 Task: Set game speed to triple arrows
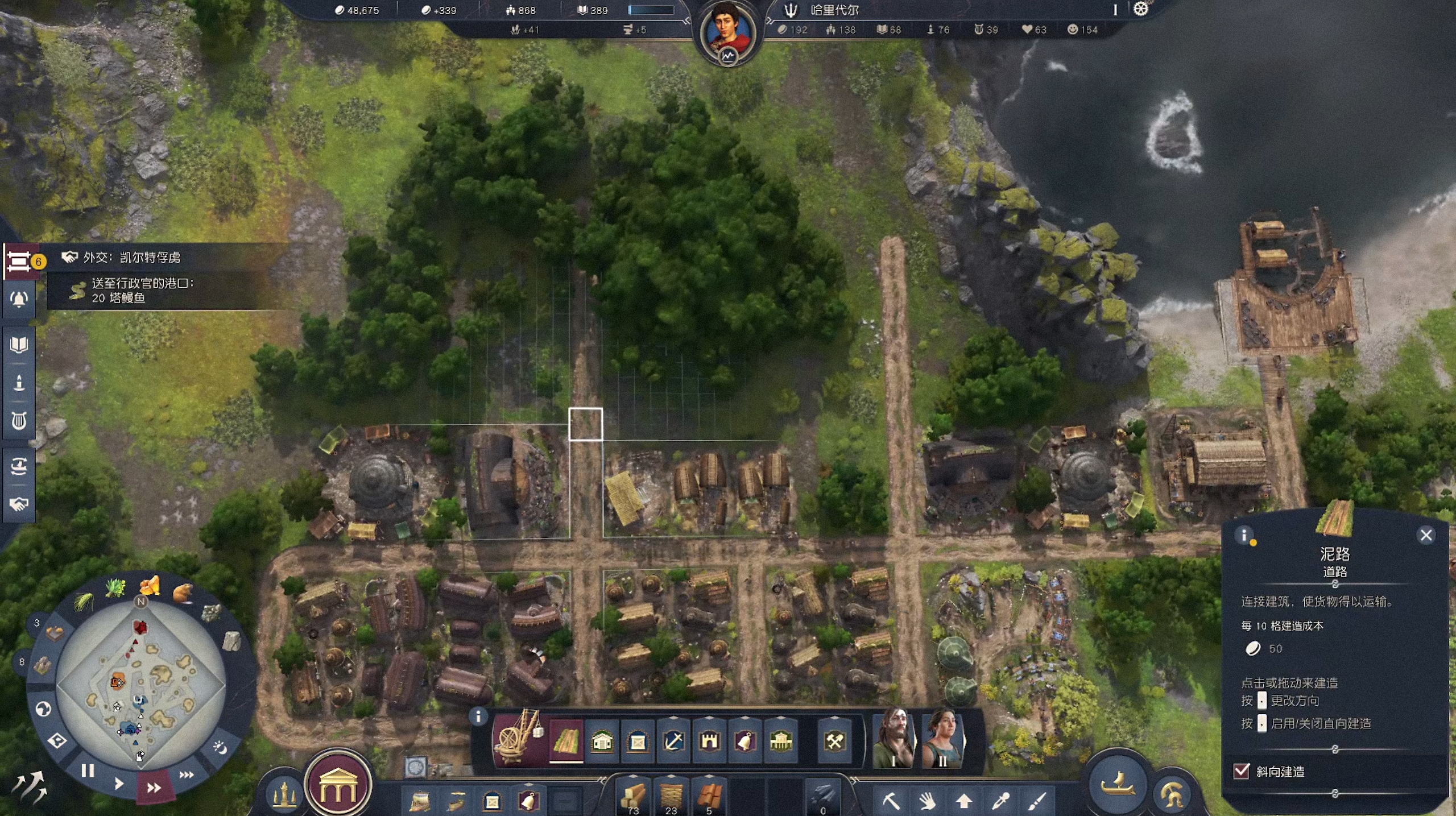pos(187,774)
